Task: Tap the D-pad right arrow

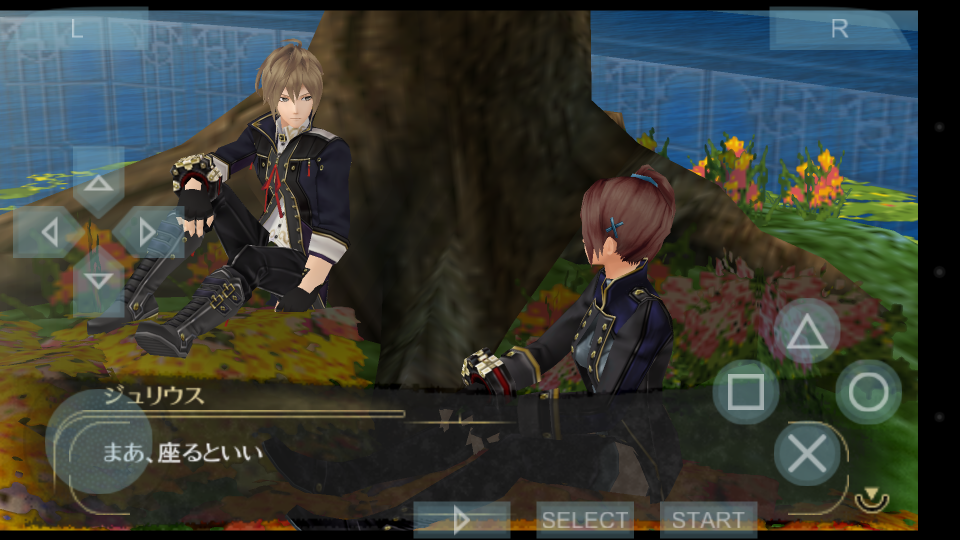Action: (147, 232)
